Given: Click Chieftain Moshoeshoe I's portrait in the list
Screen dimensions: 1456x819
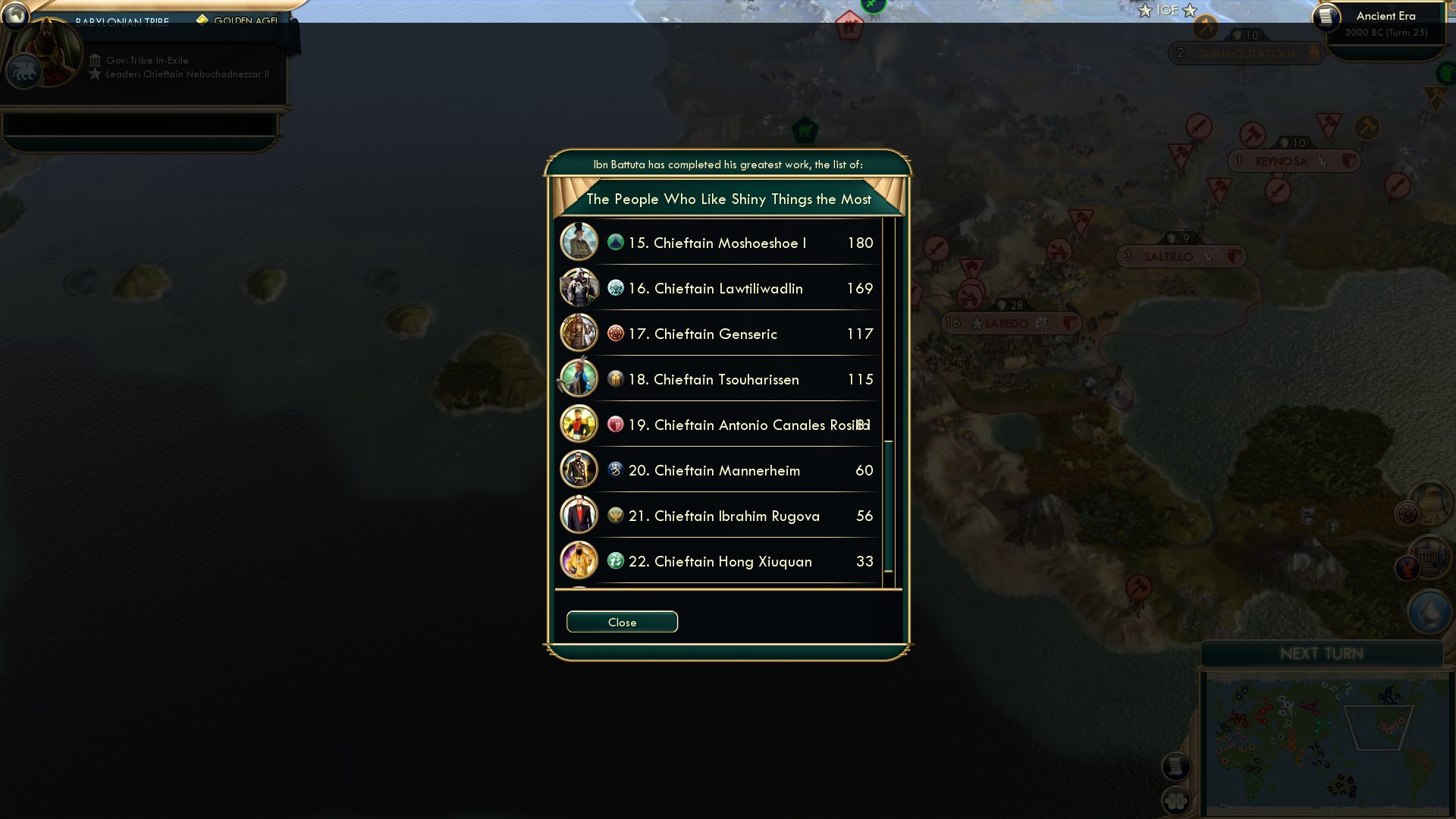Looking at the screenshot, I should [x=579, y=243].
